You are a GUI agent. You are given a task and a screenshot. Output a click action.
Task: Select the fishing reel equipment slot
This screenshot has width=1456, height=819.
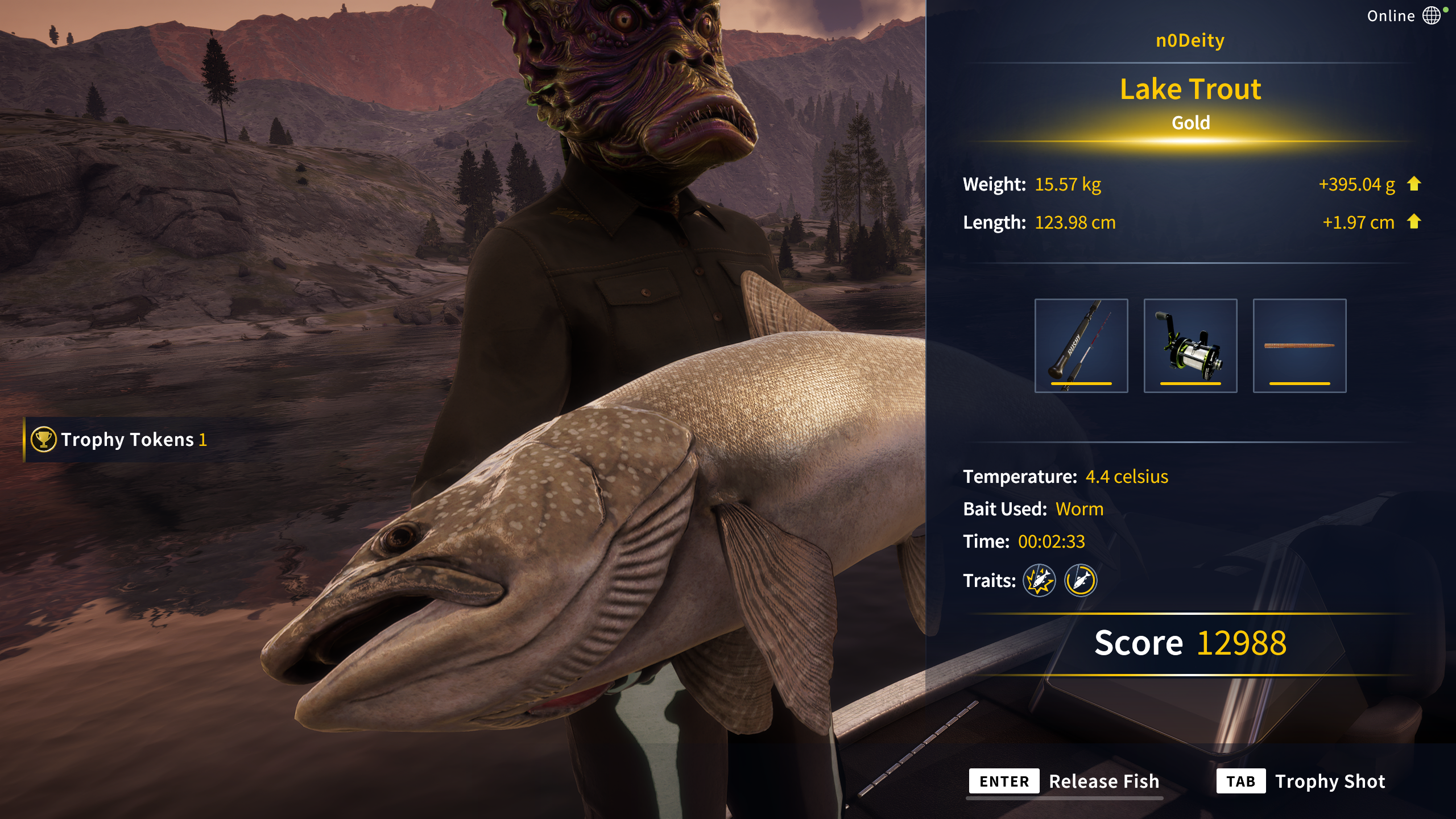tap(1190, 345)
